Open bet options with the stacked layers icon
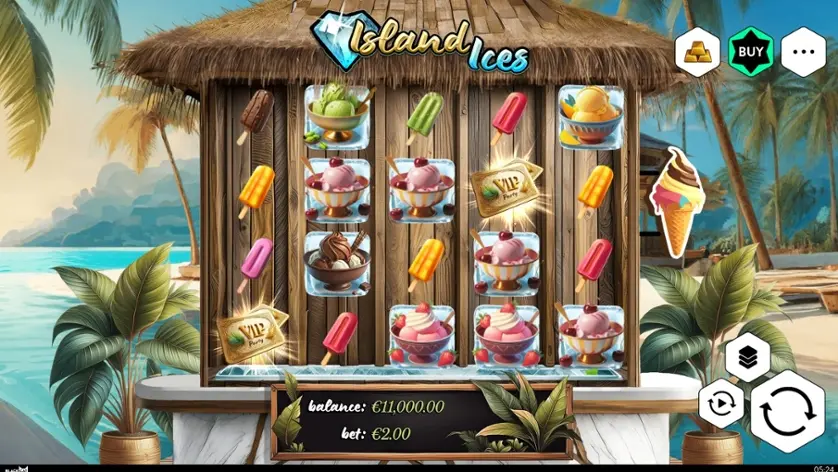 coord(747,357)
